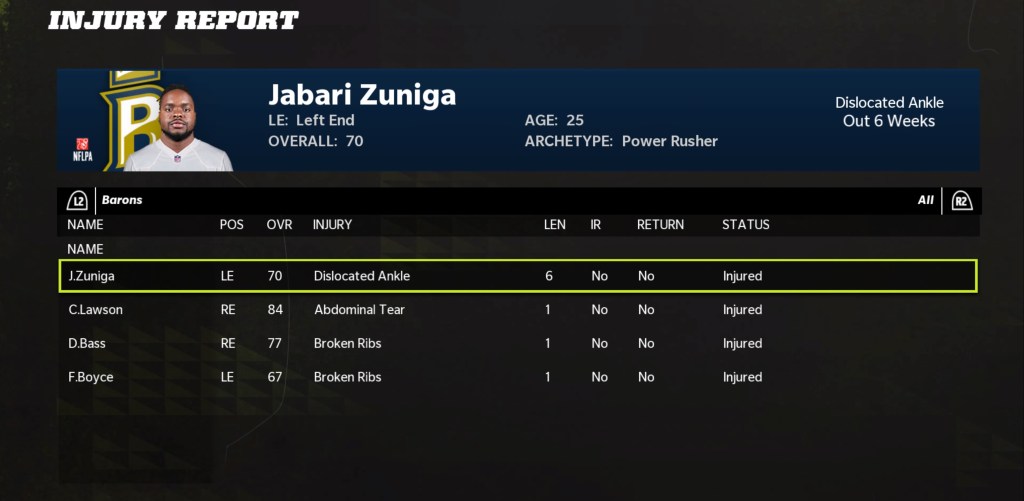The height and width of the screenshot is (501, 1024).
Task: Highlight the D.Bass injury row
Action: (517, 344)
